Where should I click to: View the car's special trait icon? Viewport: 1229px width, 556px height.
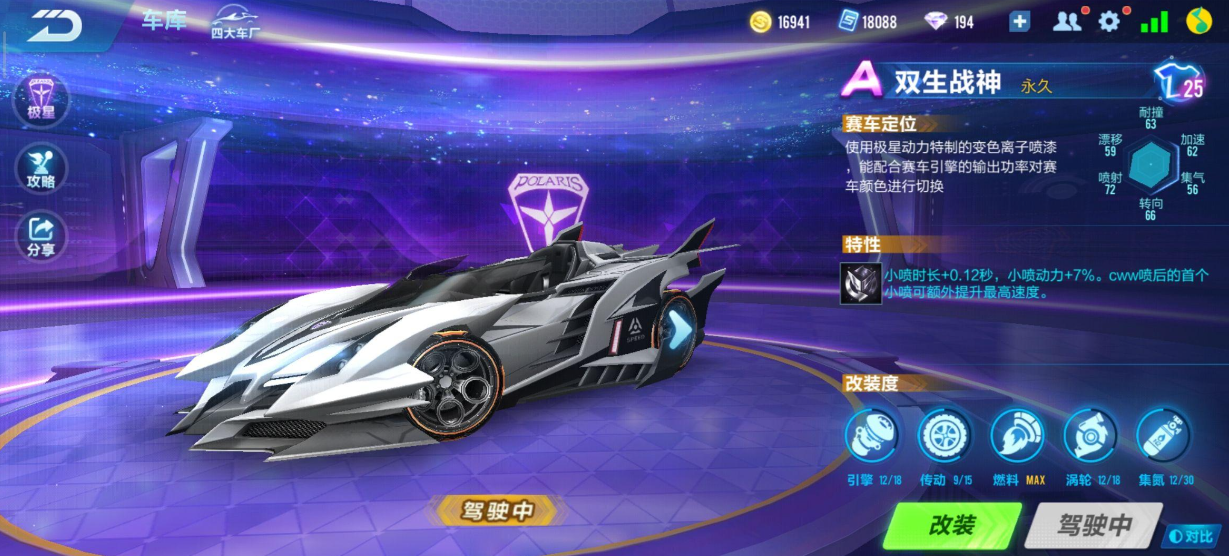click(860, 283)
